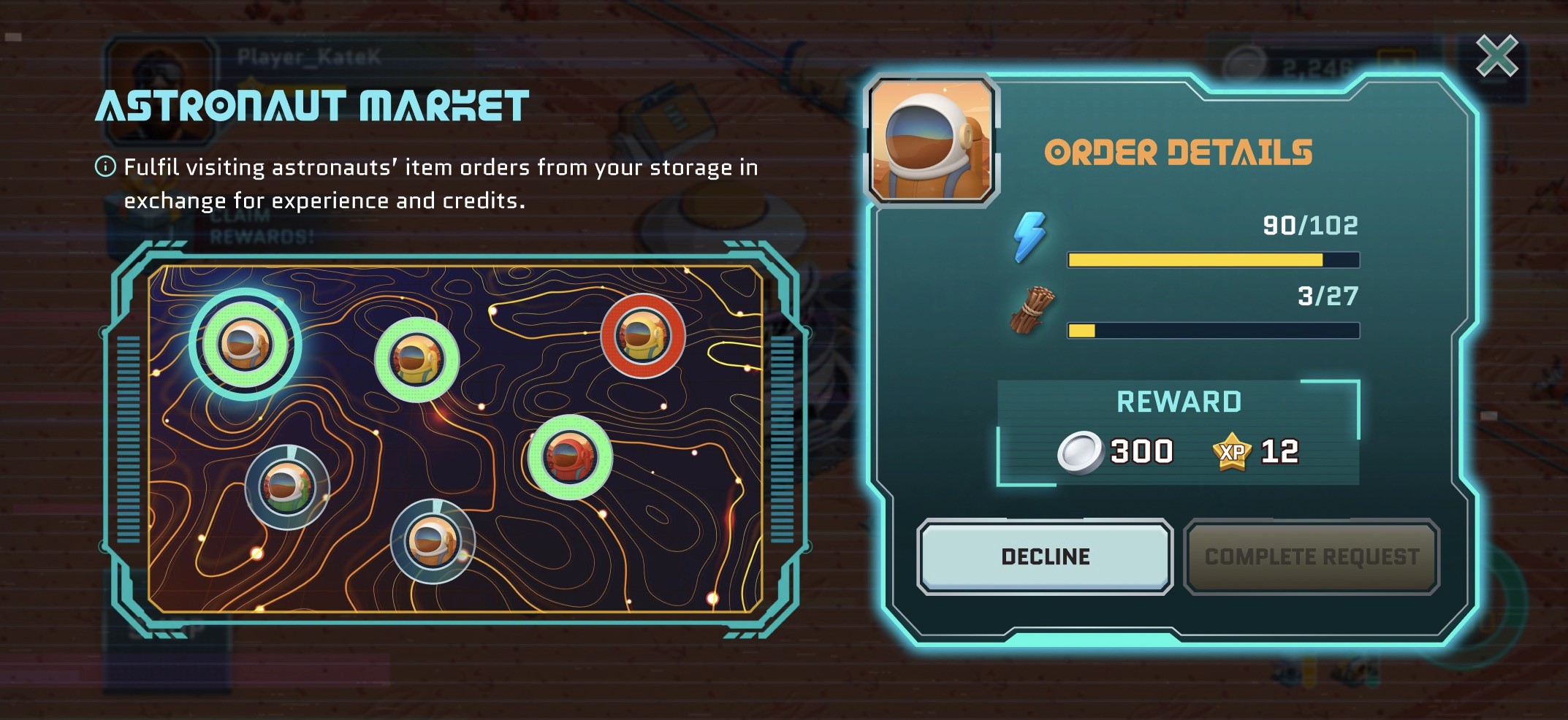Viewport: 1568px width, 720px height.
Task: Pick the red-suited astronaut in the green ring
Action: tap(570, 457)
